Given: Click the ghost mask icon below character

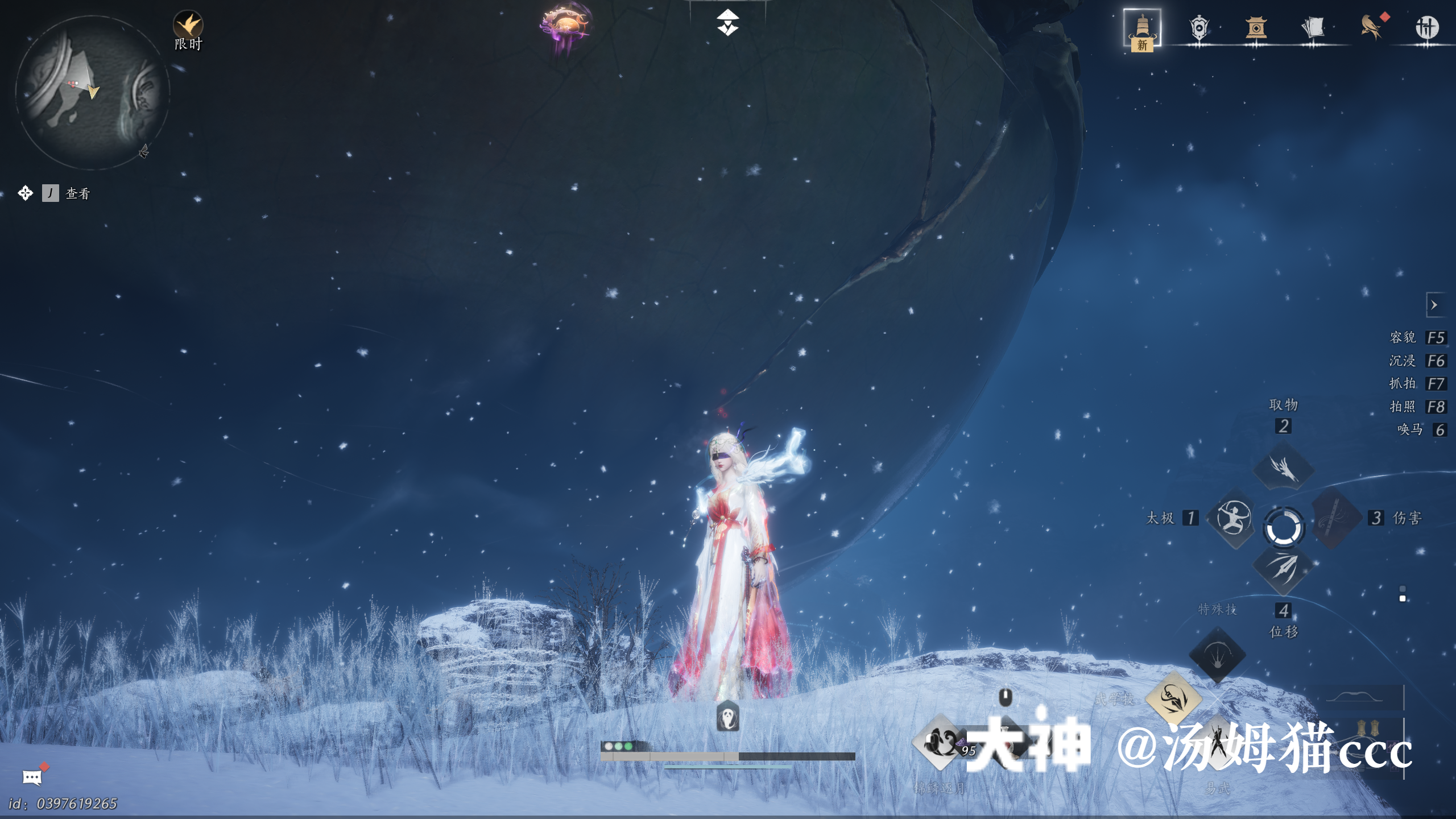Looking at the screenshot, I should [727, 716].
